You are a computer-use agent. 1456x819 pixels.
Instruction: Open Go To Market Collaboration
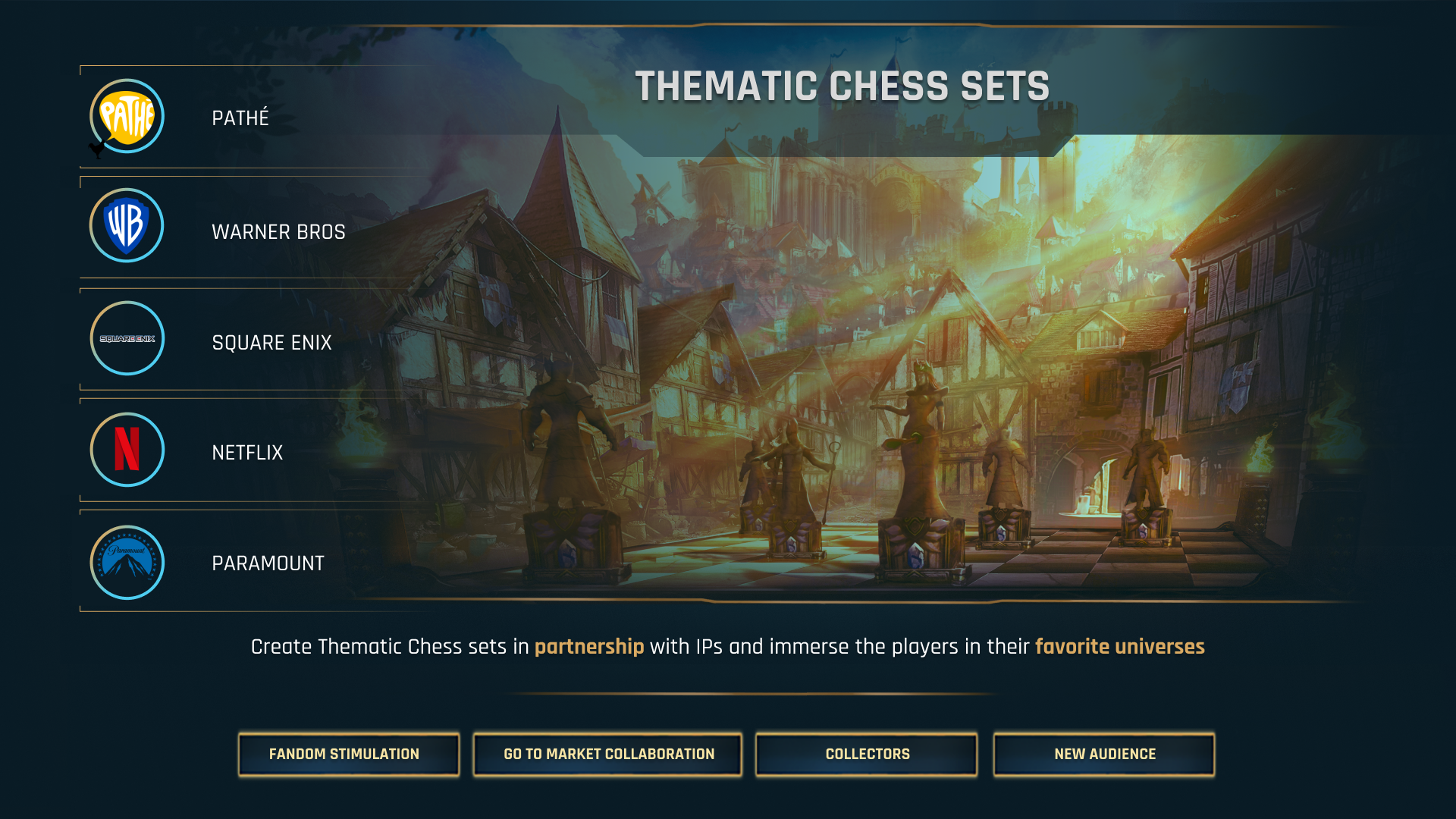[607, 754]
